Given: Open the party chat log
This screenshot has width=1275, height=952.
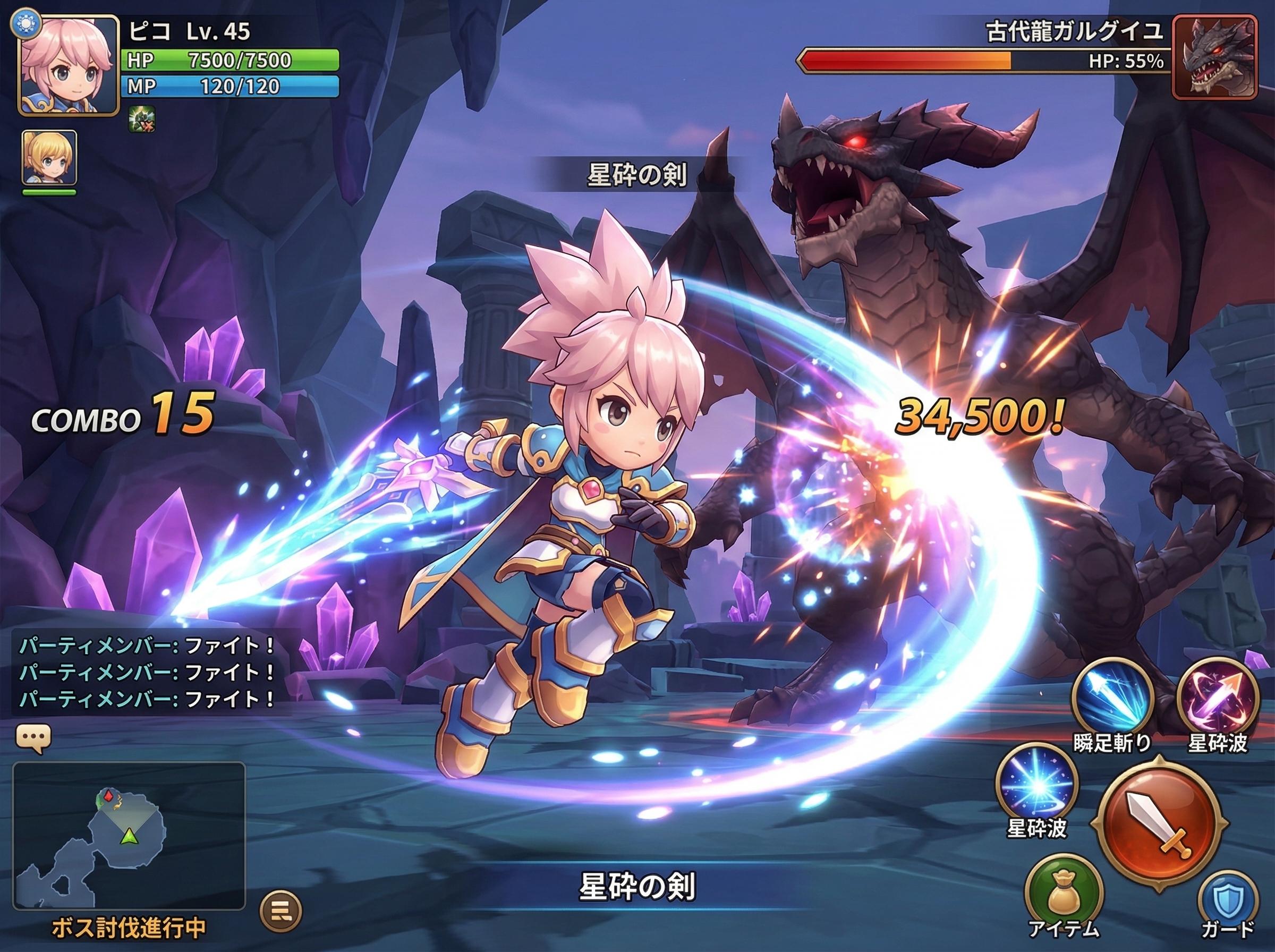Looking at the screenshot, I should (x=147, y=672).
